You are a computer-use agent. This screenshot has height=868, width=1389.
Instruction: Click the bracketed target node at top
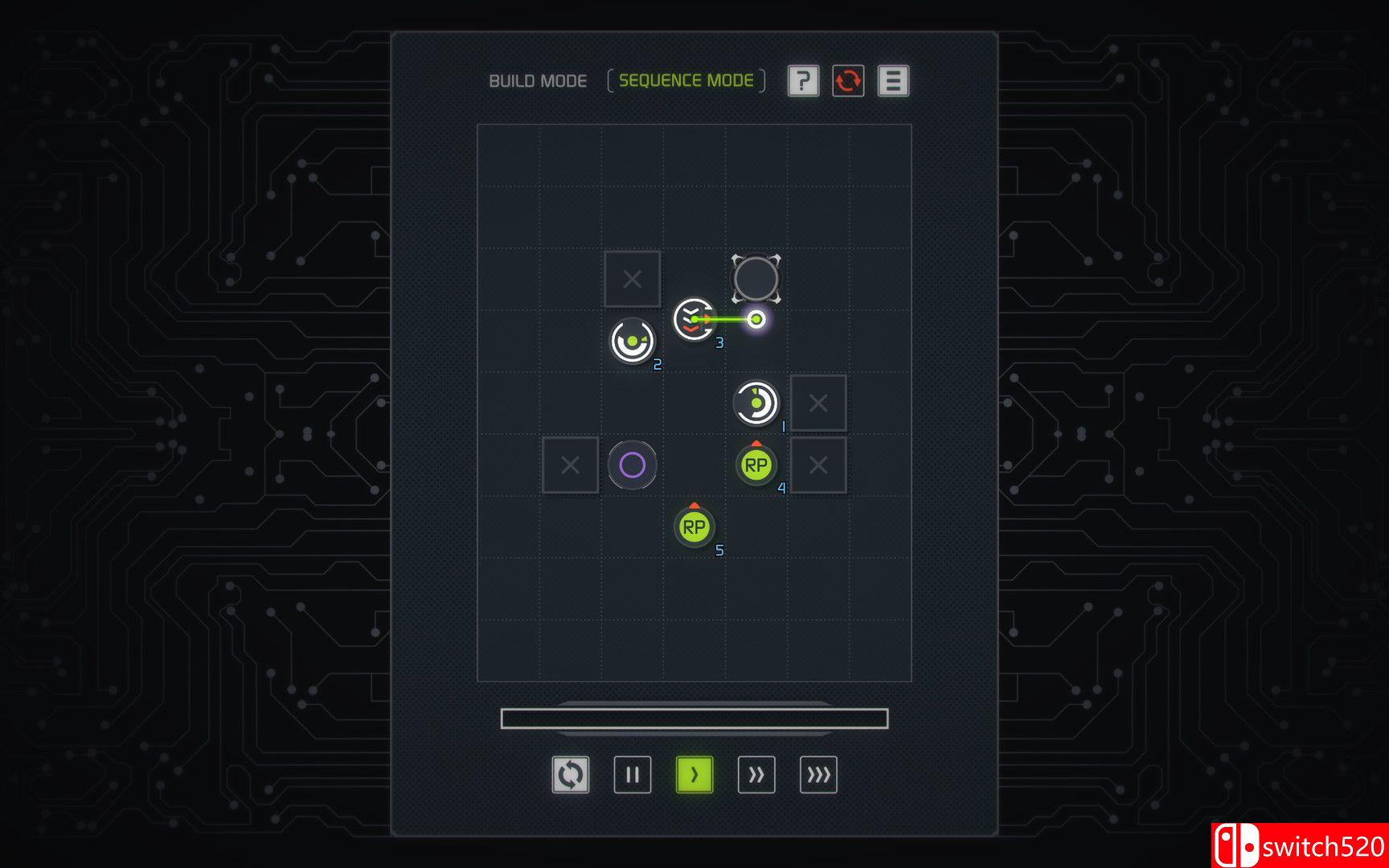756,278
